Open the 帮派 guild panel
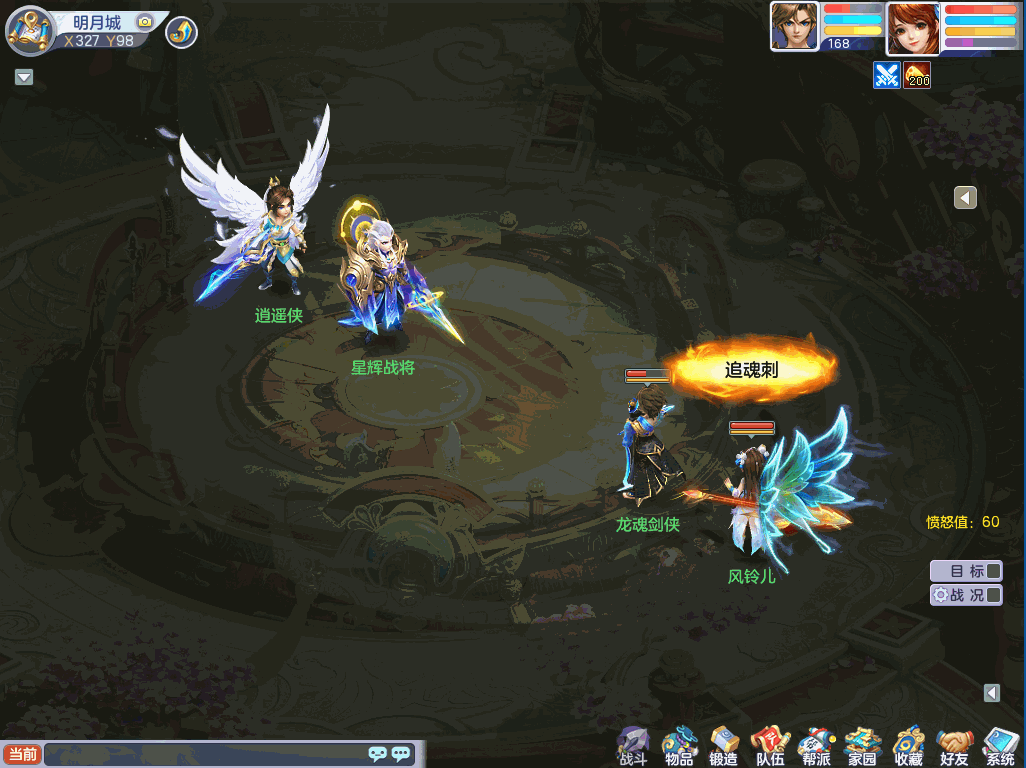The height and width of the screenshot is (768, 1026). pyautogui.click(x=816, y=745)
